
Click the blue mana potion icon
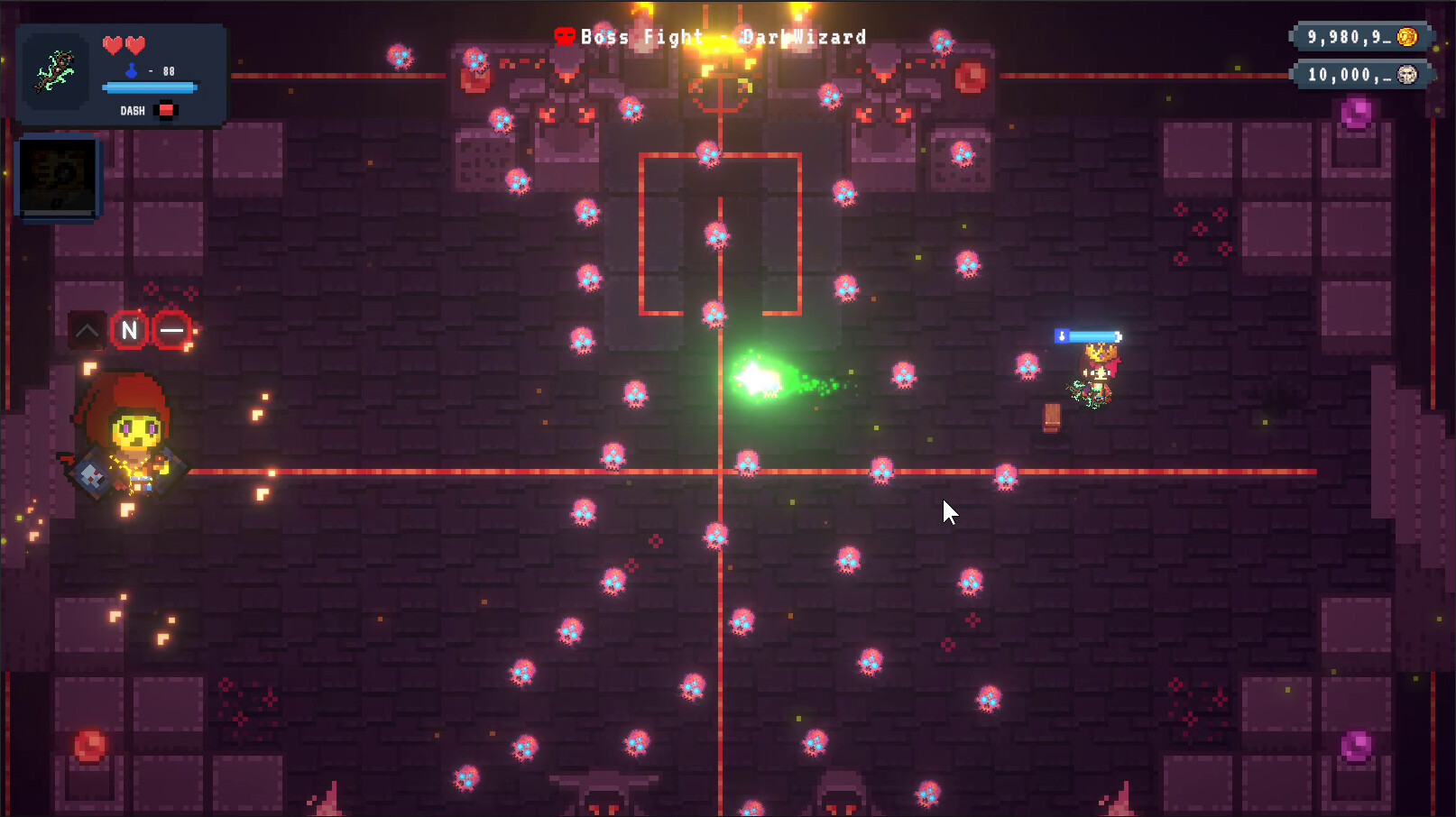click(x=130, y=69)
